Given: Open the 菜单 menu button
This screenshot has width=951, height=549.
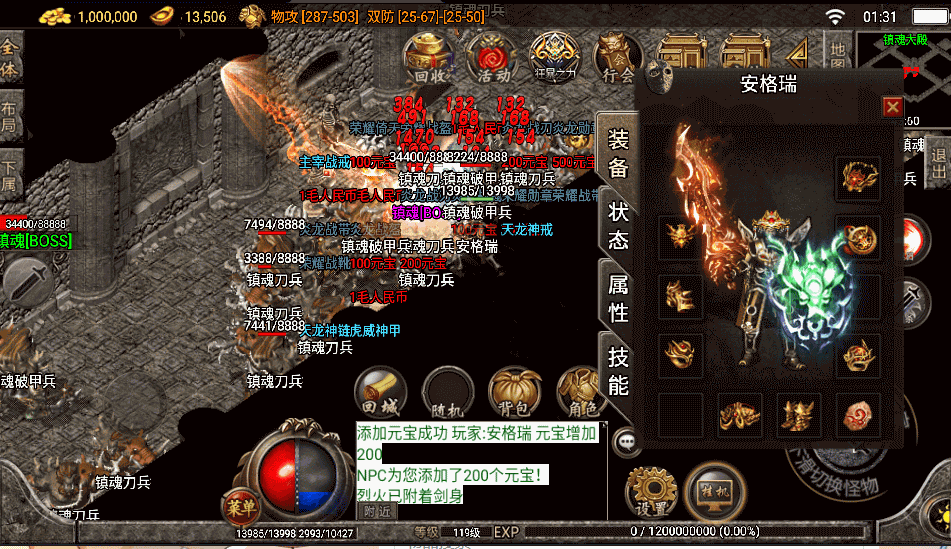Looking at the screenshot, I should pos(240,504).
